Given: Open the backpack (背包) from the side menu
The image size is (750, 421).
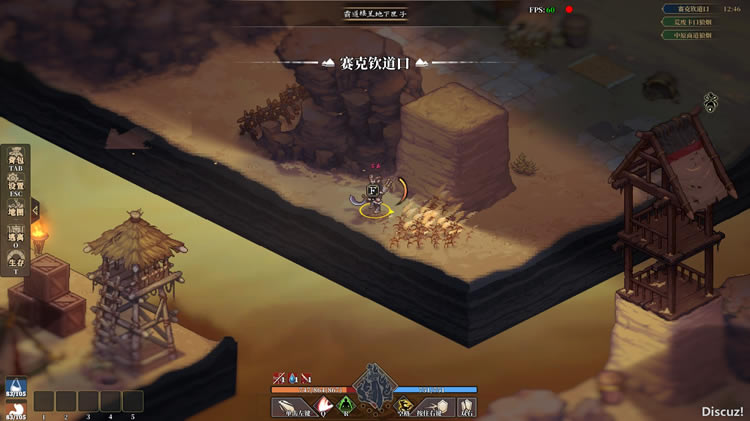Looking at the screenshot, I should [16, 160].
